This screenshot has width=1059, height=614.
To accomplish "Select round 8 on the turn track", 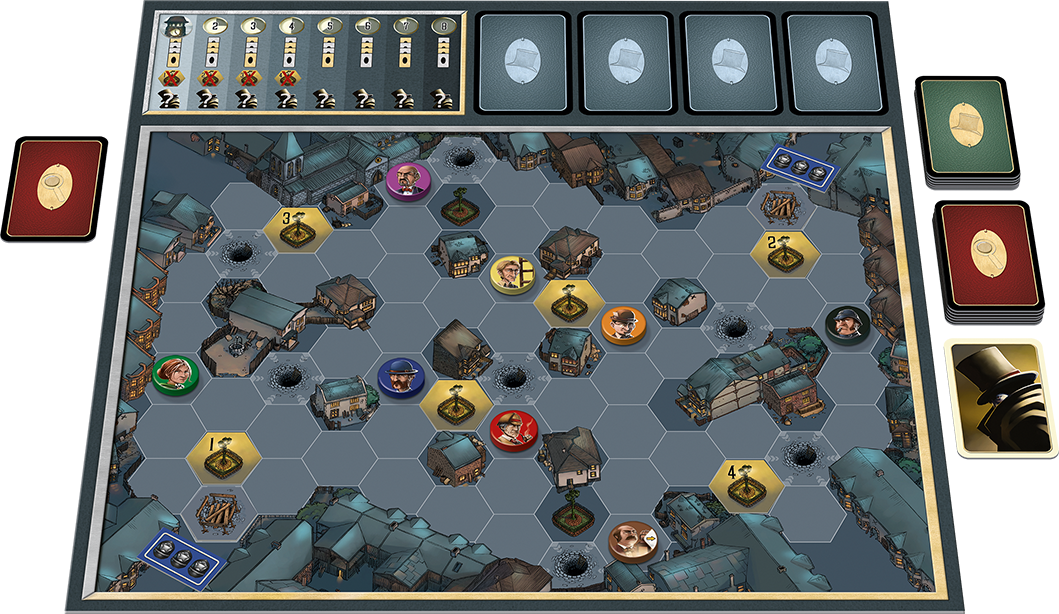I will click(441, 60).
